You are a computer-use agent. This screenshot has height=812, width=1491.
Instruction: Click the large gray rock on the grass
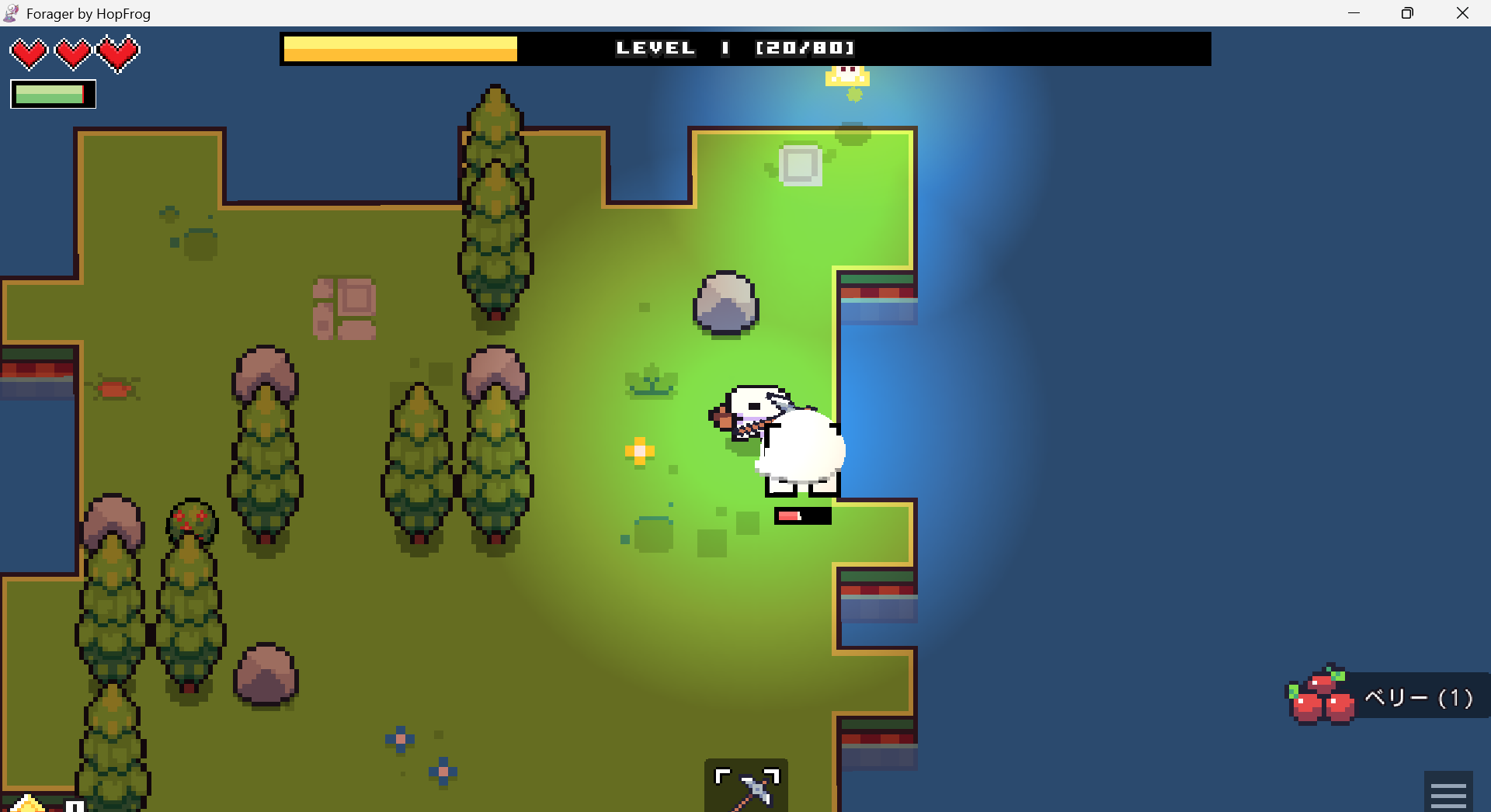(725, 304)
